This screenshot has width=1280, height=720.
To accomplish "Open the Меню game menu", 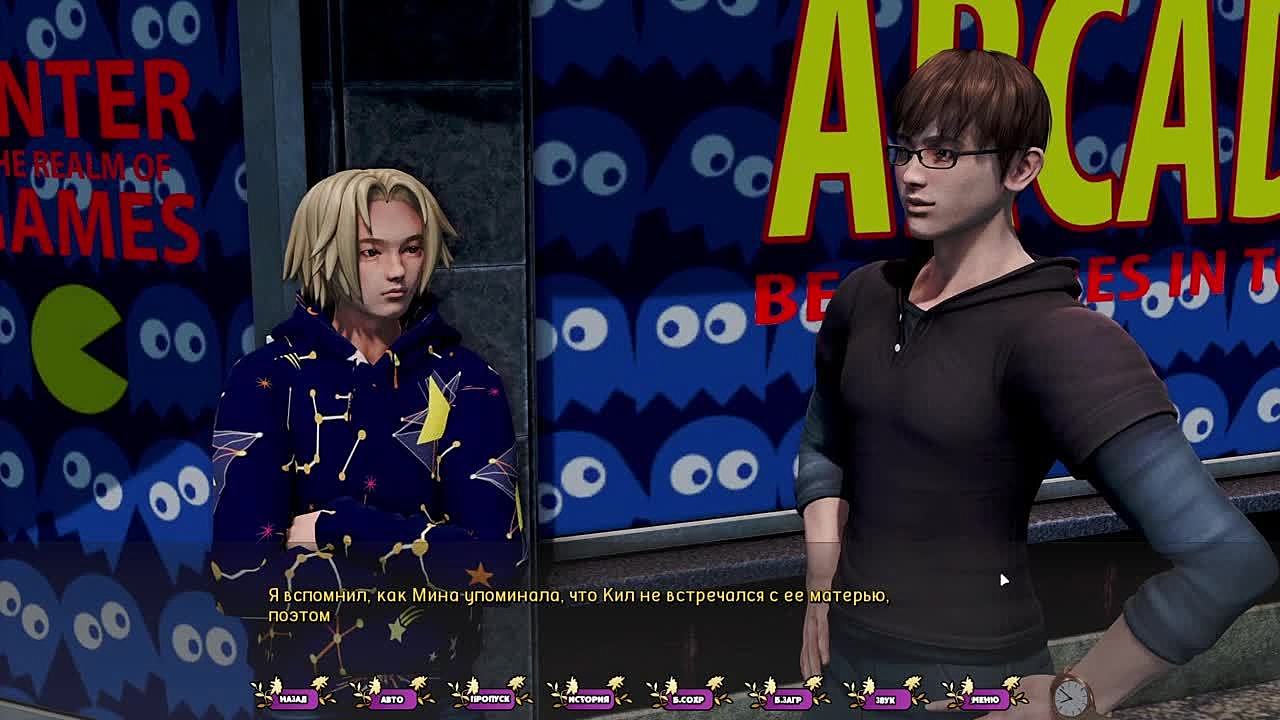I will tap(984, 698).
